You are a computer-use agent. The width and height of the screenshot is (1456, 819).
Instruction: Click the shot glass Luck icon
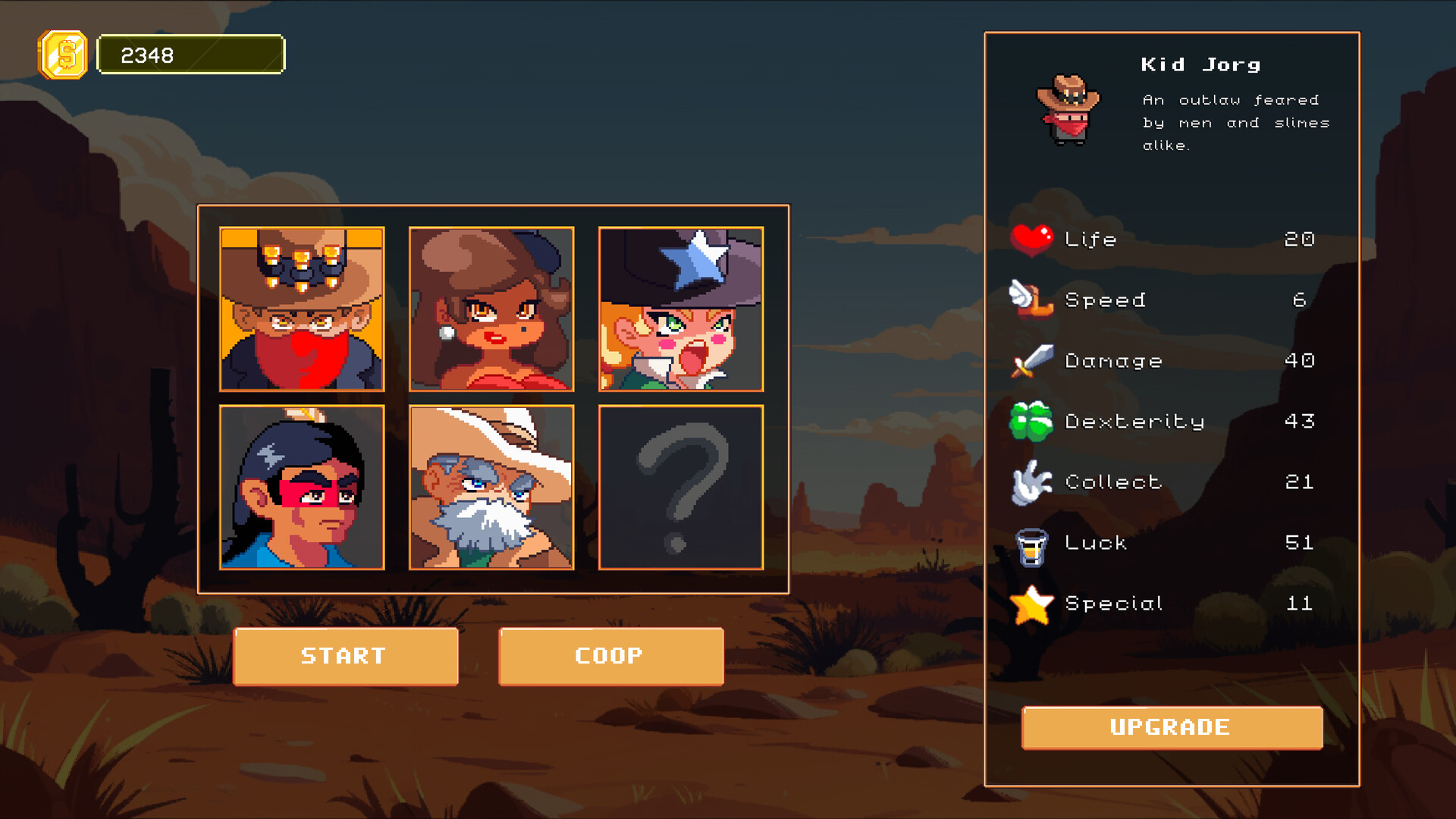pyautogui.click(x=1031, y=541)
